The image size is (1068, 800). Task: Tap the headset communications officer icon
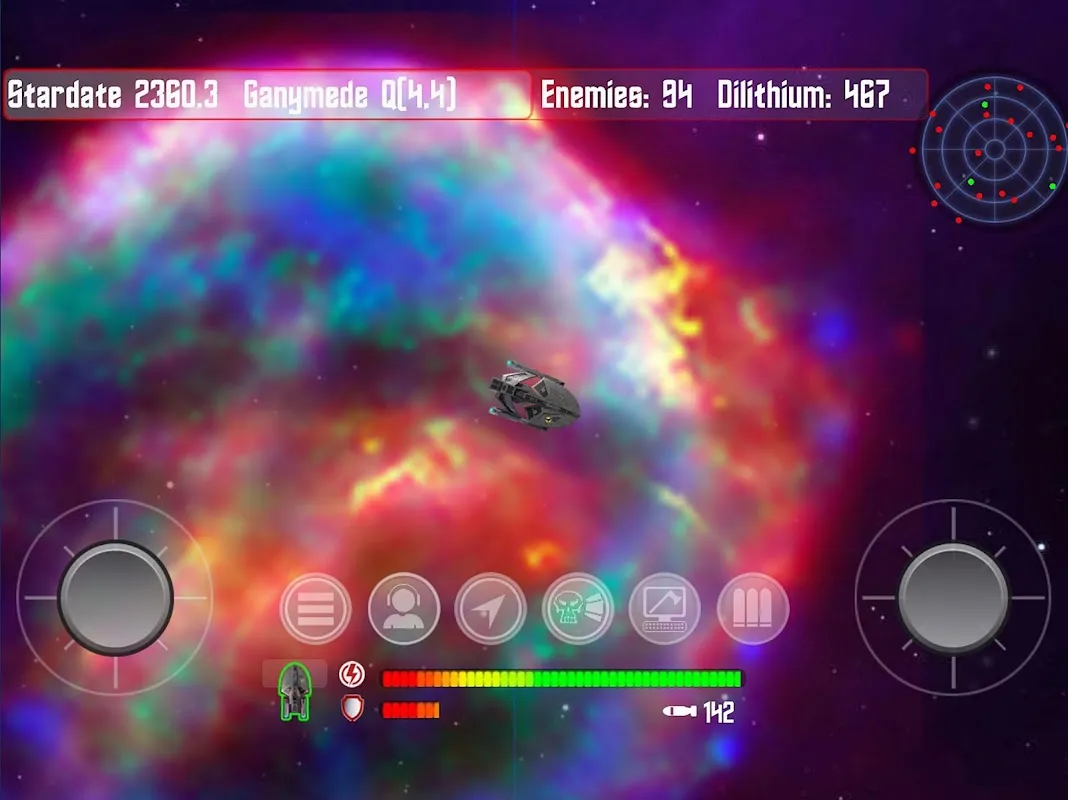point(403,608)
